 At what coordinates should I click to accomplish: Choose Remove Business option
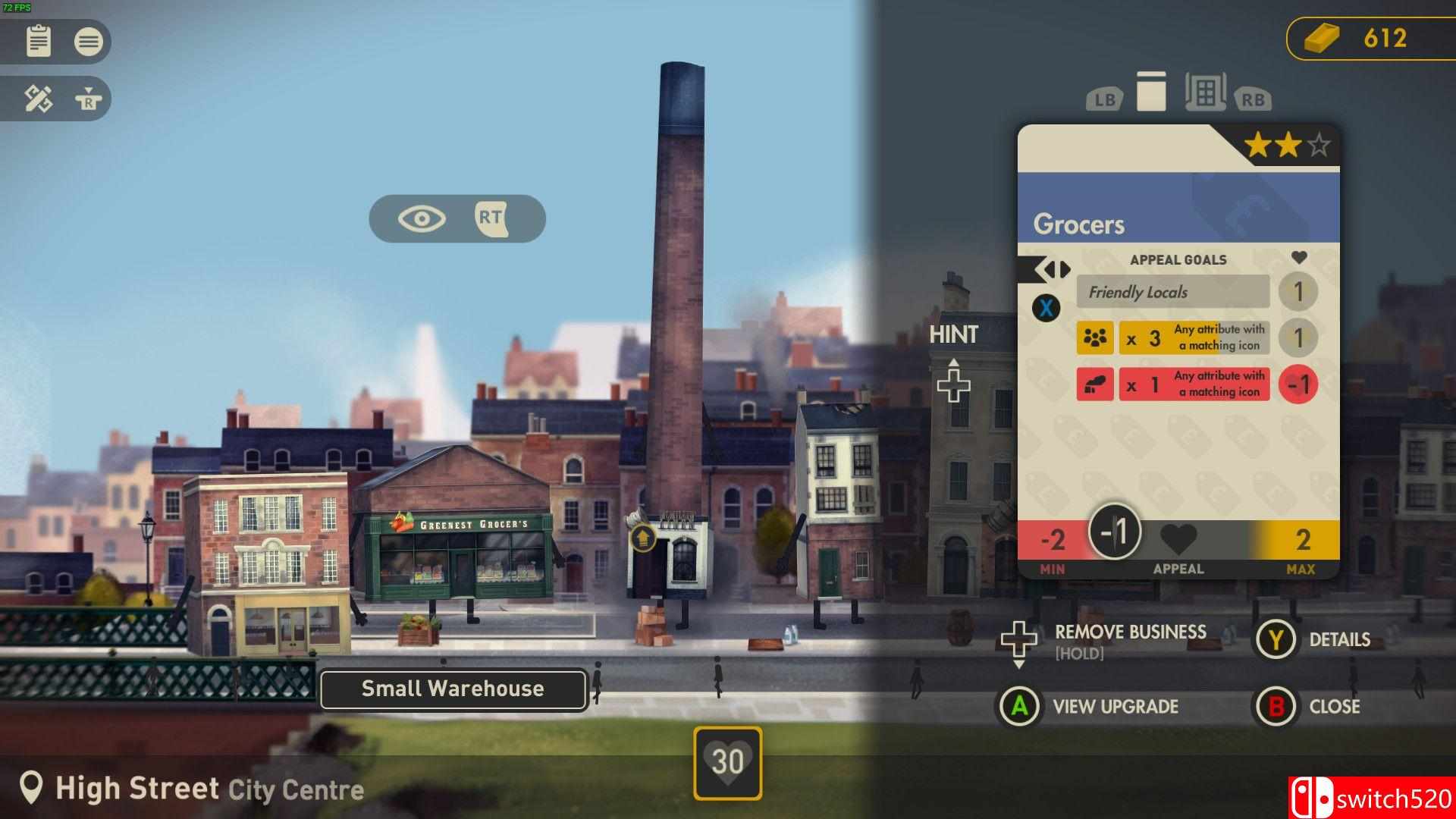click(x=1130, y=632)
